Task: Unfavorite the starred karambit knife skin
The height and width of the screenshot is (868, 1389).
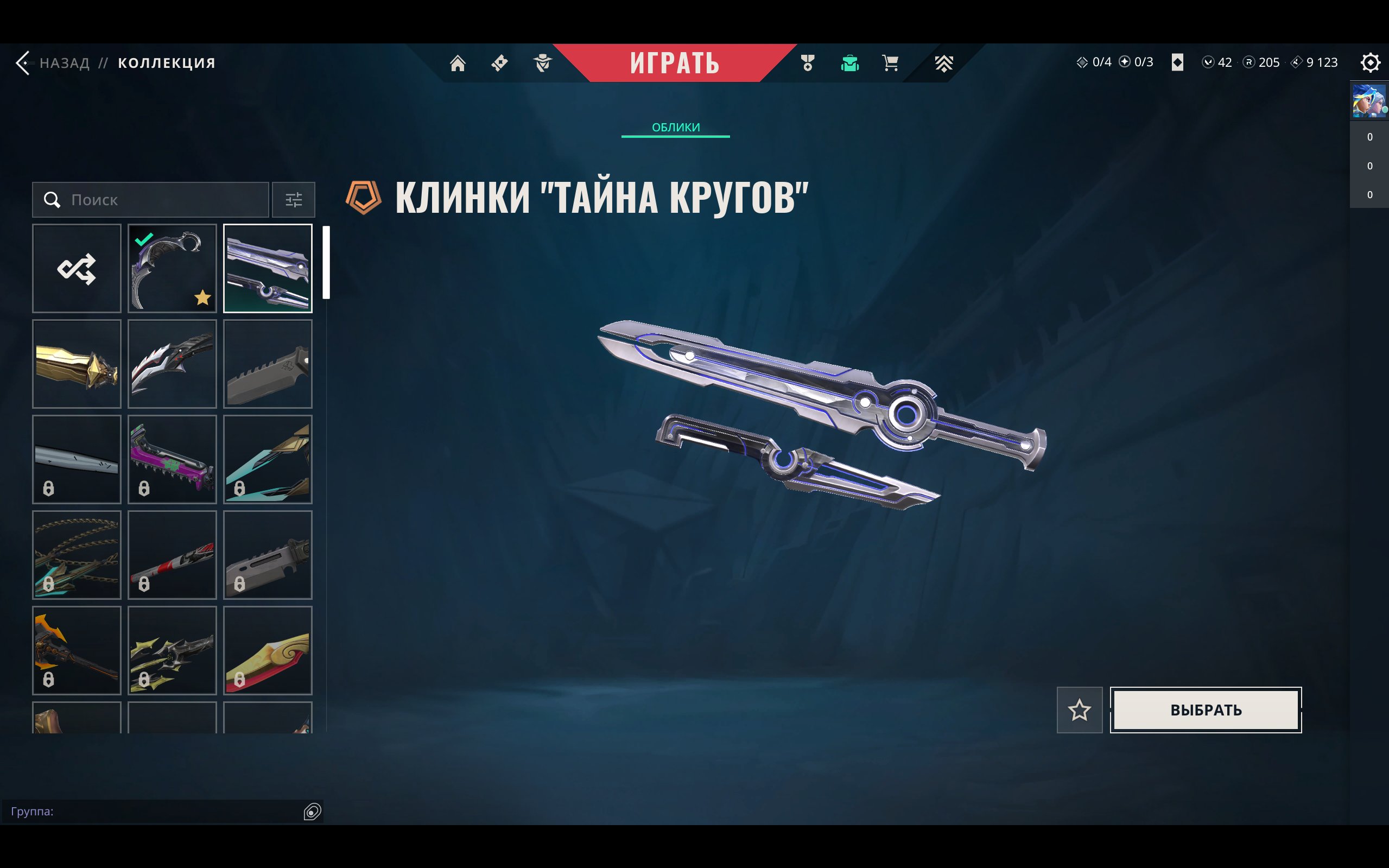Action: pyautogui.click(x=172, y=268)
